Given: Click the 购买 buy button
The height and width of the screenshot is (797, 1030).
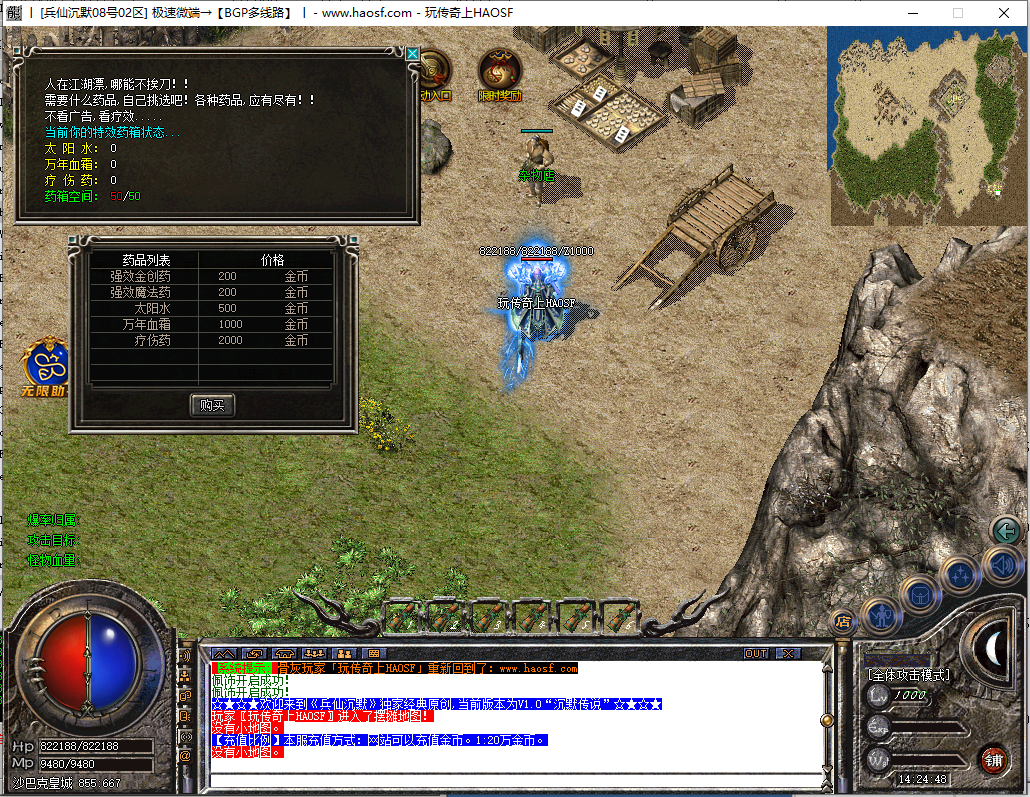Looking at the screenshot, I should (212, 405).
